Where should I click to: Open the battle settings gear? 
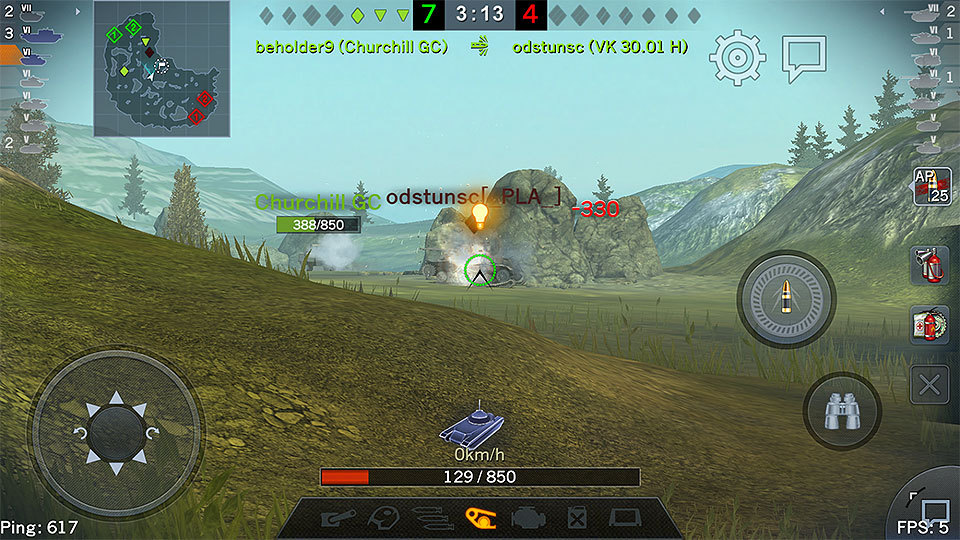(738, 57)
